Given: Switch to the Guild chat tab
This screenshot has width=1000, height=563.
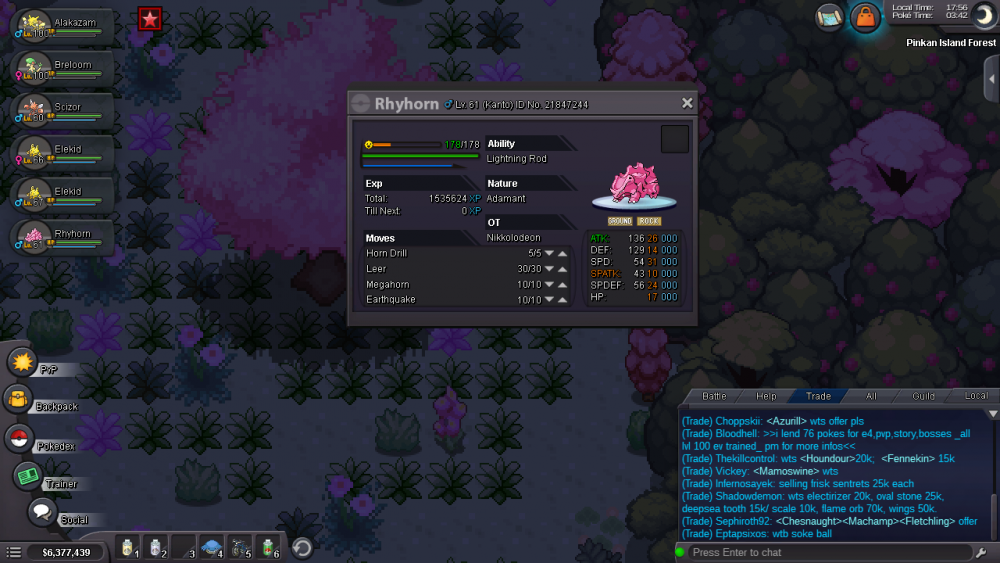Looking at the screenshot, I should pyautogui.click(x=923, y=396).
